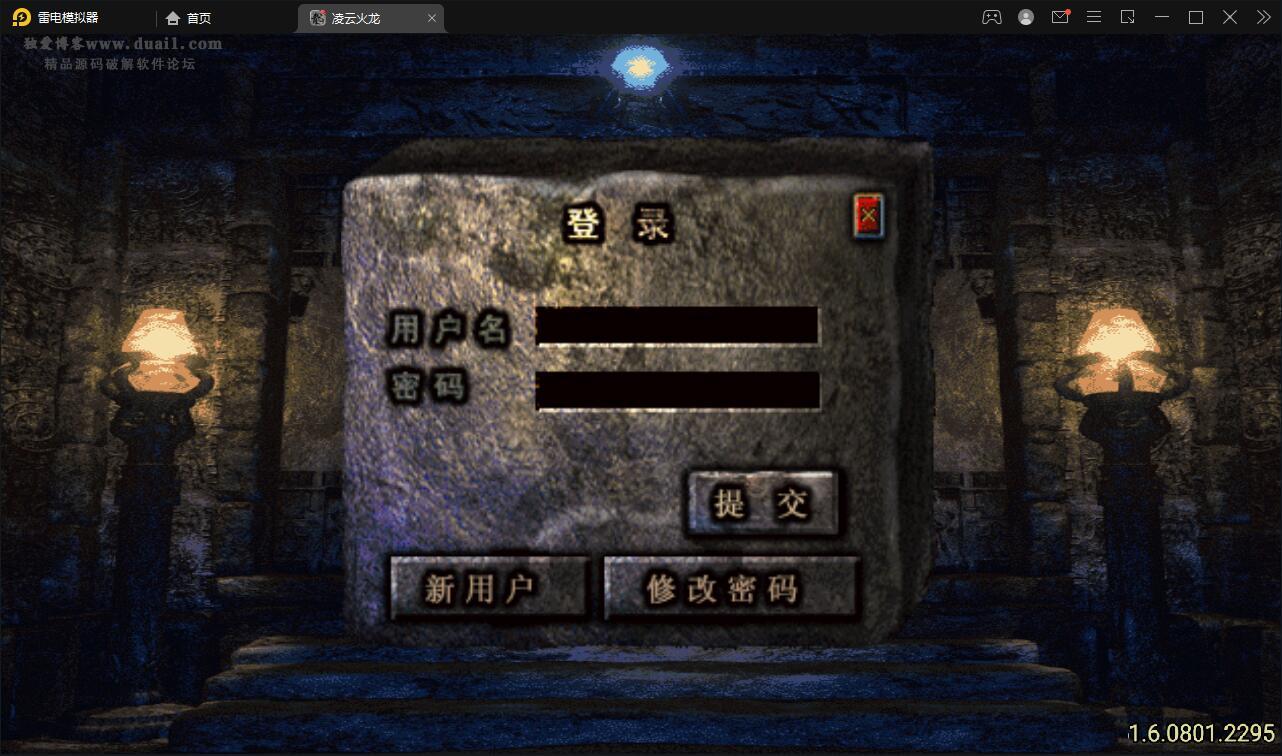Open the gamepad key-mapping icon in title bar
1282x756 pixels.
(x=991, y=17)
